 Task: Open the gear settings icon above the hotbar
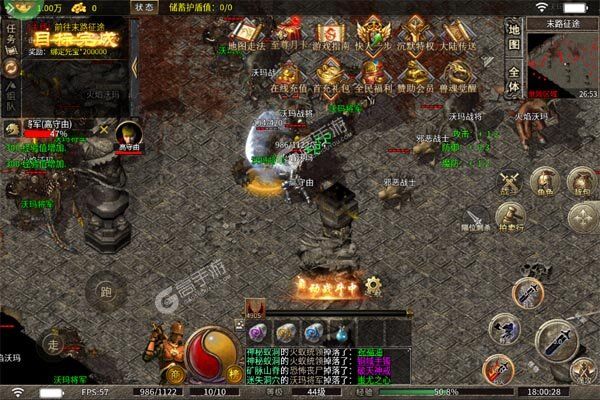(x=373, y=284)
